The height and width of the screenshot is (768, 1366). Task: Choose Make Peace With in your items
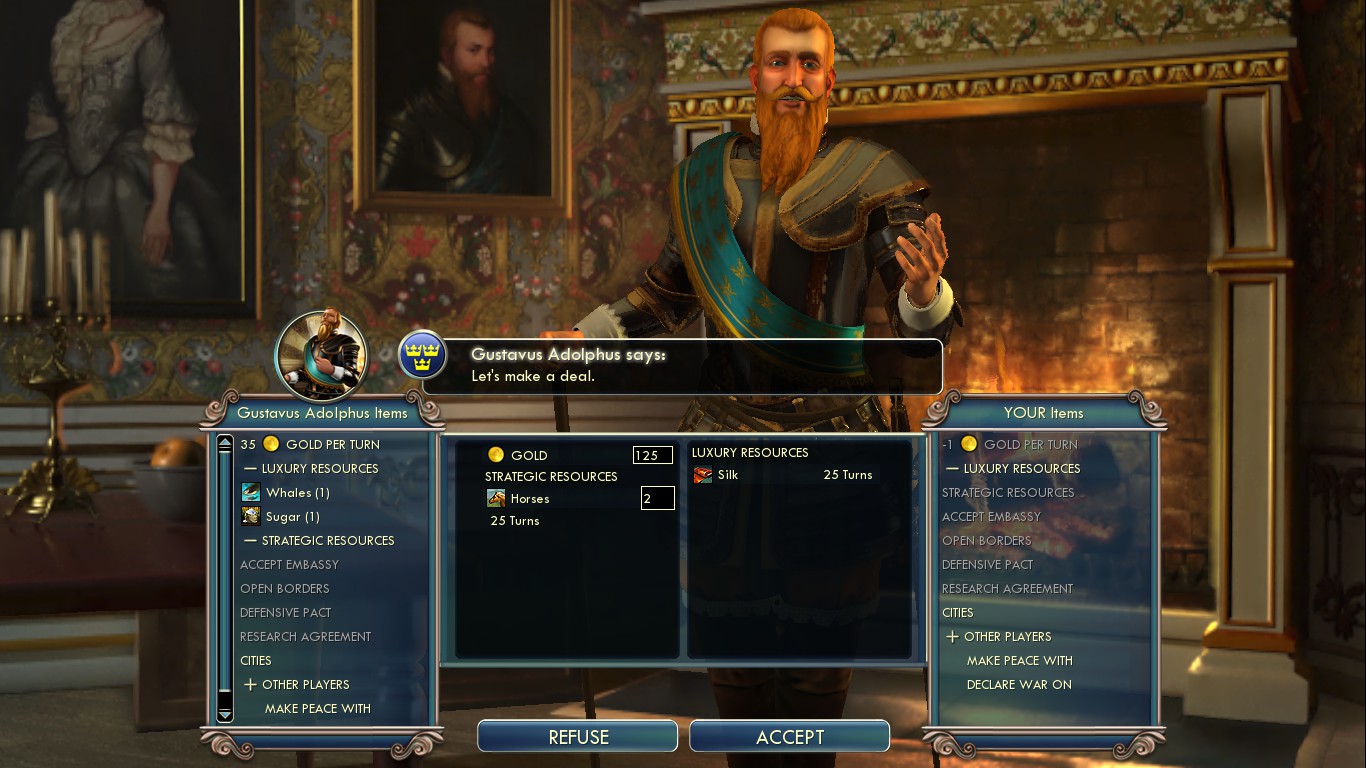click(x=1019, y=660)
